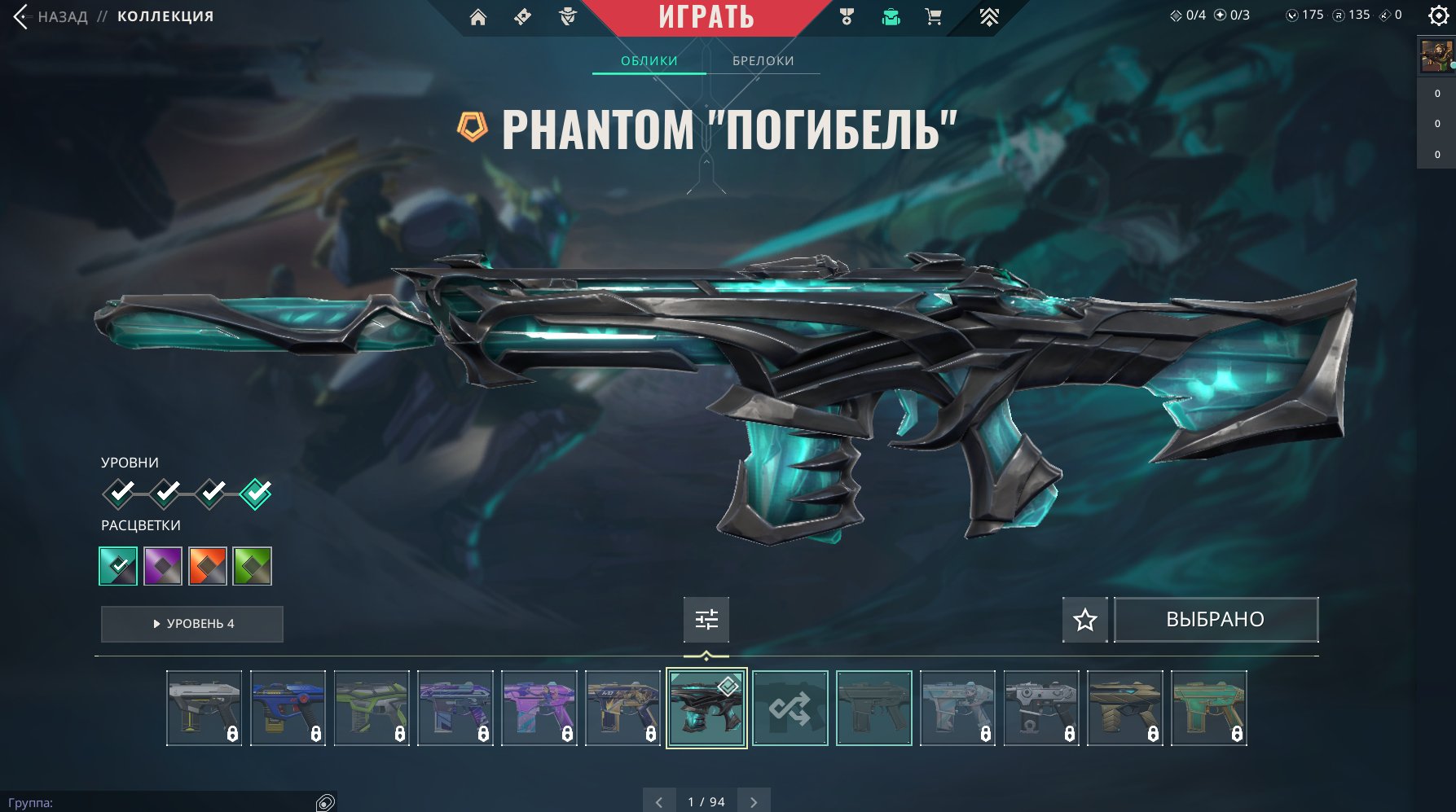Click the ВЫБРАНО button
Screen dimensions: 1456x812
click(x=1216, y=619)
